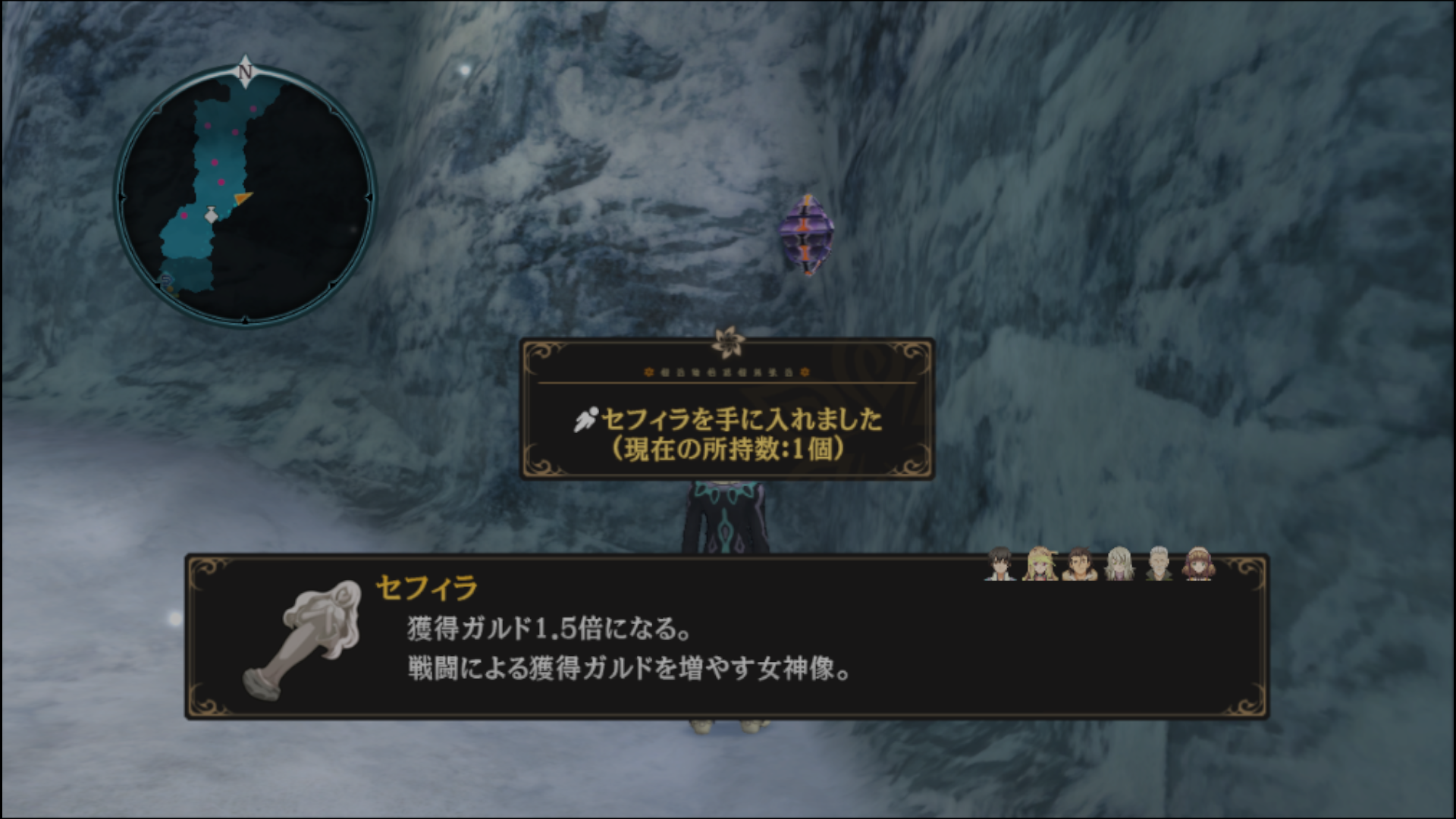Expand the flower ornament atop the notification panel
This screenshot has width=1456, height=819.
pyautogui.click(x=726, y=340)
